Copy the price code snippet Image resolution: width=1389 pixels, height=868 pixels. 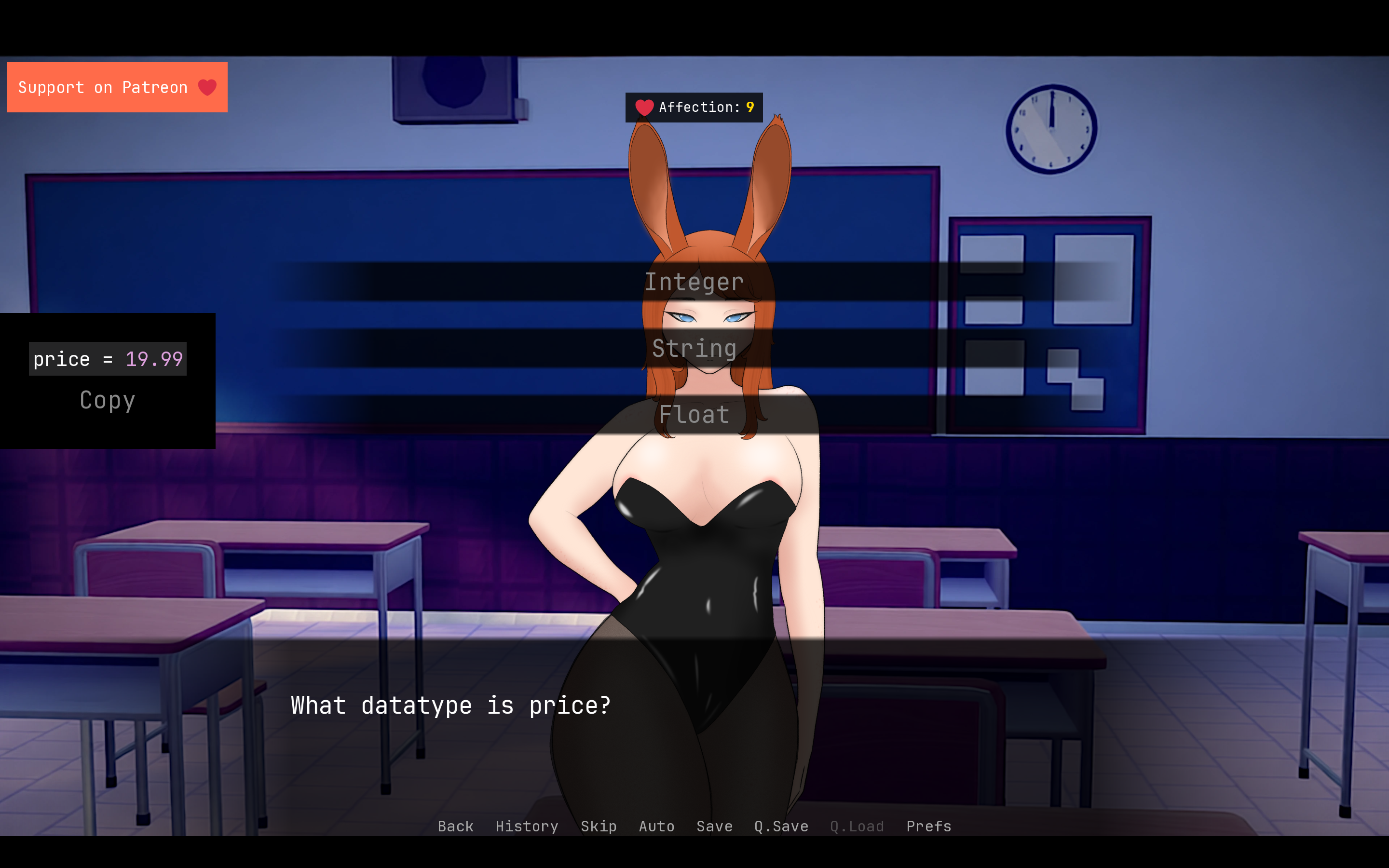tap(108, 400)
